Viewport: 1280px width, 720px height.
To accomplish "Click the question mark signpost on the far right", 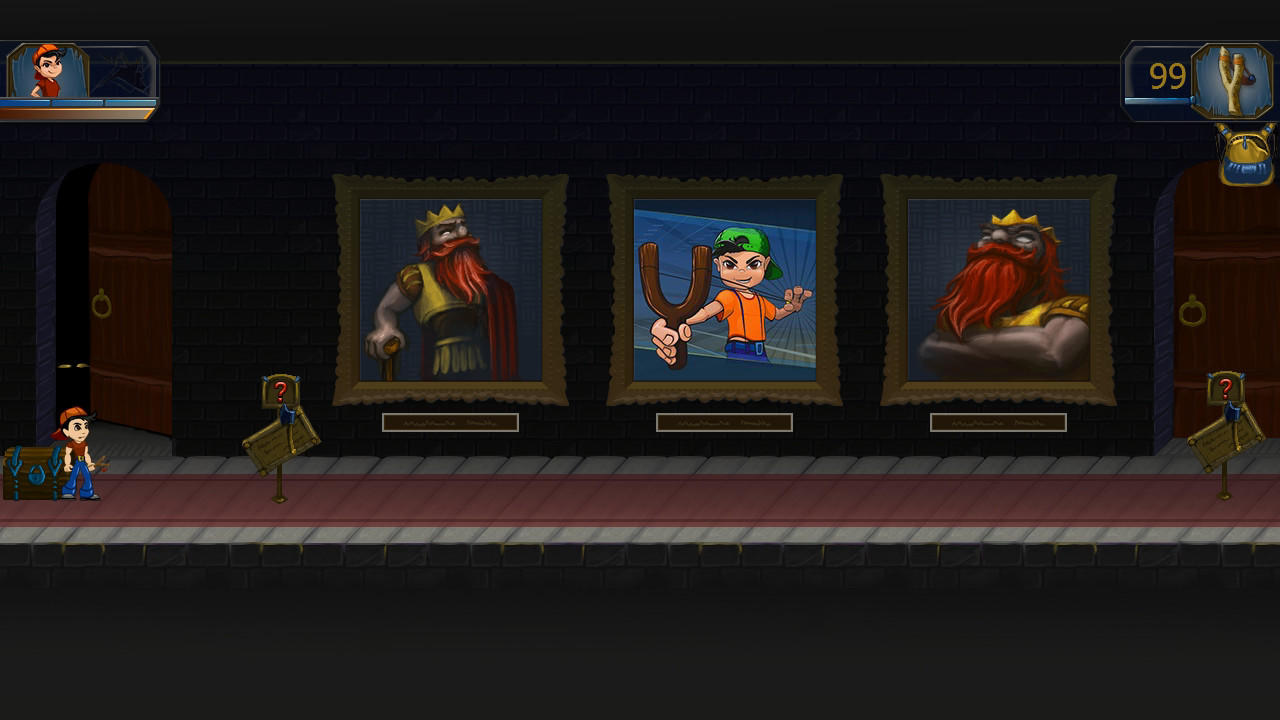I will 1227,387.
